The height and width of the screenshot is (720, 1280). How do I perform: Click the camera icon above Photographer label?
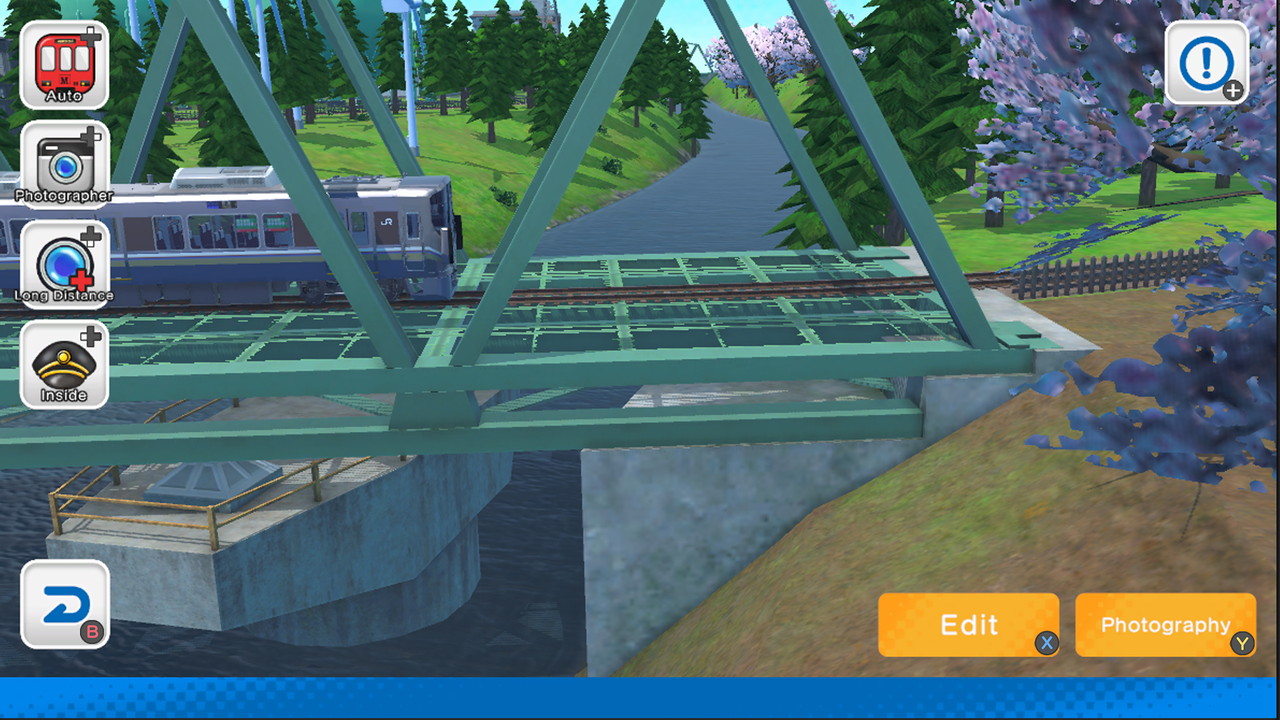coord(64,158)
